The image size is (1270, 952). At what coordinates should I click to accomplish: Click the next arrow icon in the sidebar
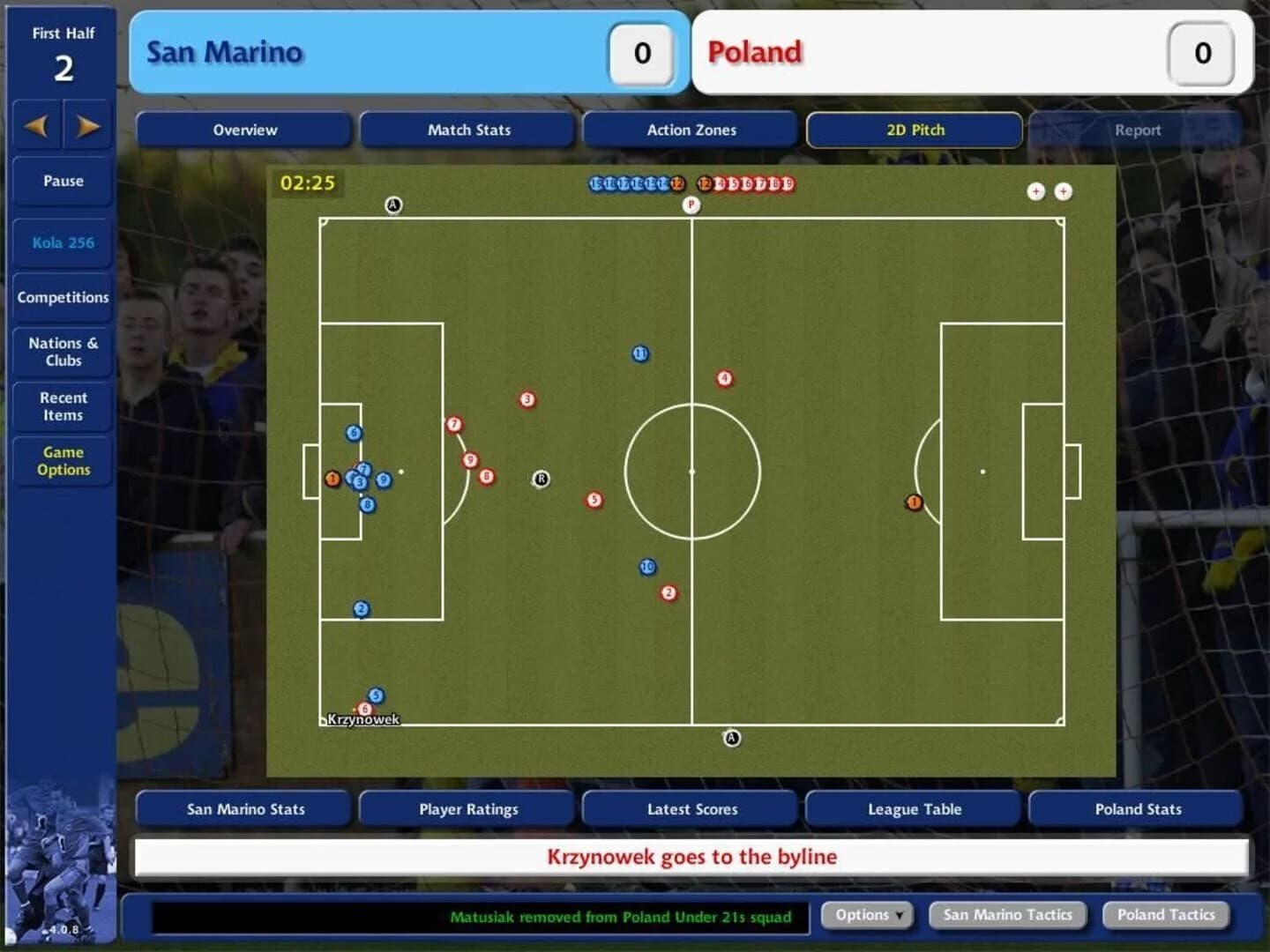point(88,126)
